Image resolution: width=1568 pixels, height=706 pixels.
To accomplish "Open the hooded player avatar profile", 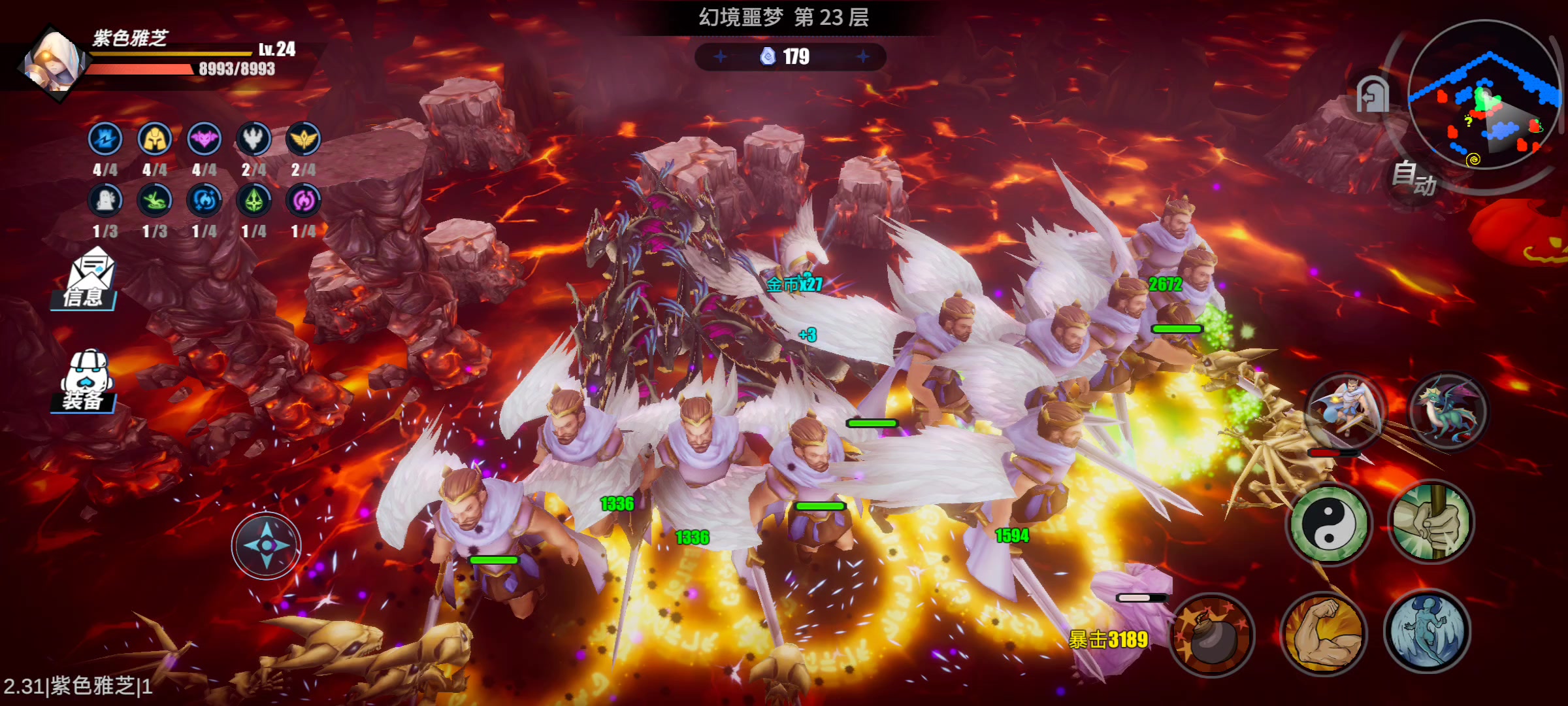I will coord(54,65).
